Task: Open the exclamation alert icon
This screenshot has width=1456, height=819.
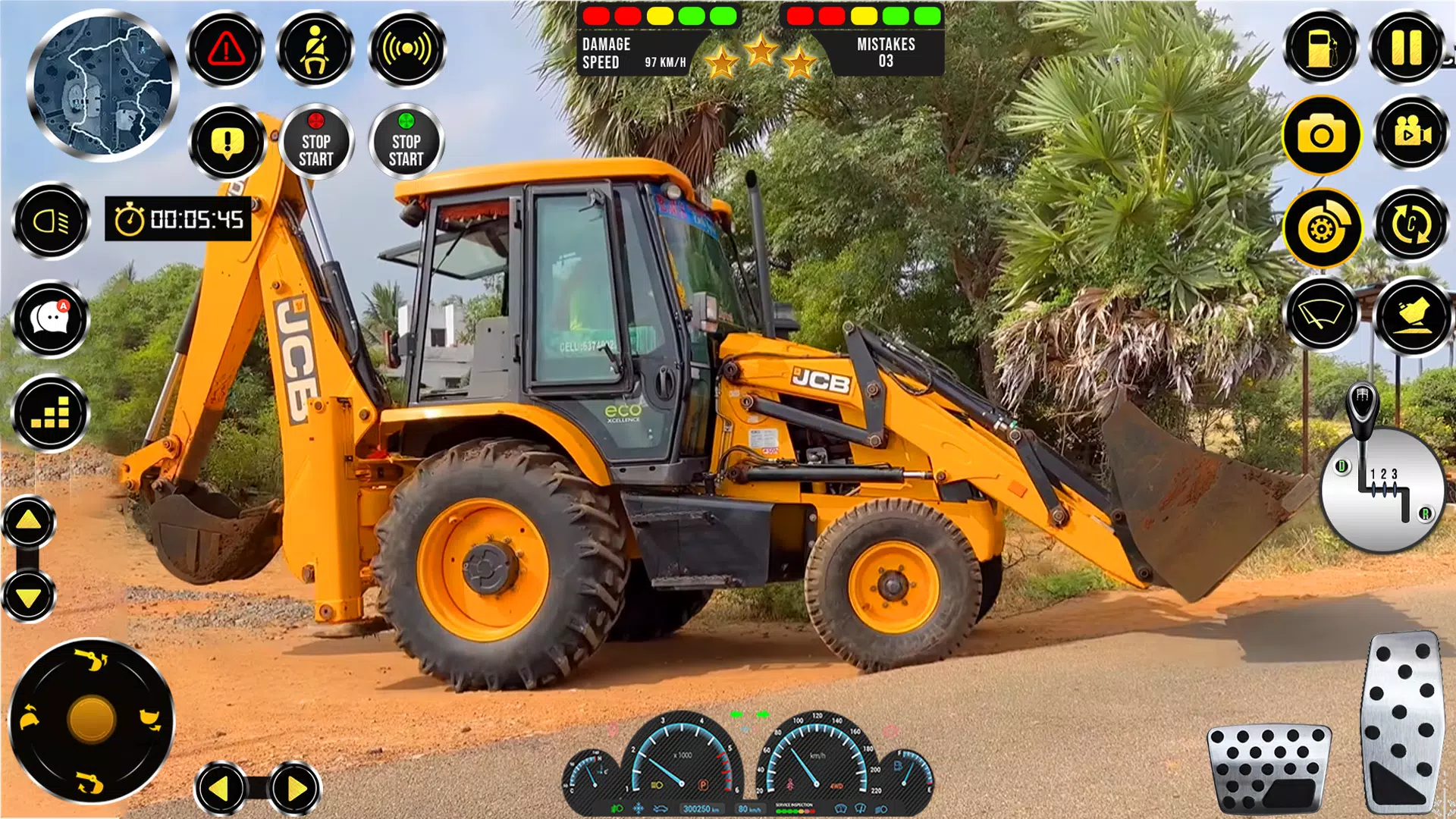Action: click(x=227, y=141)
